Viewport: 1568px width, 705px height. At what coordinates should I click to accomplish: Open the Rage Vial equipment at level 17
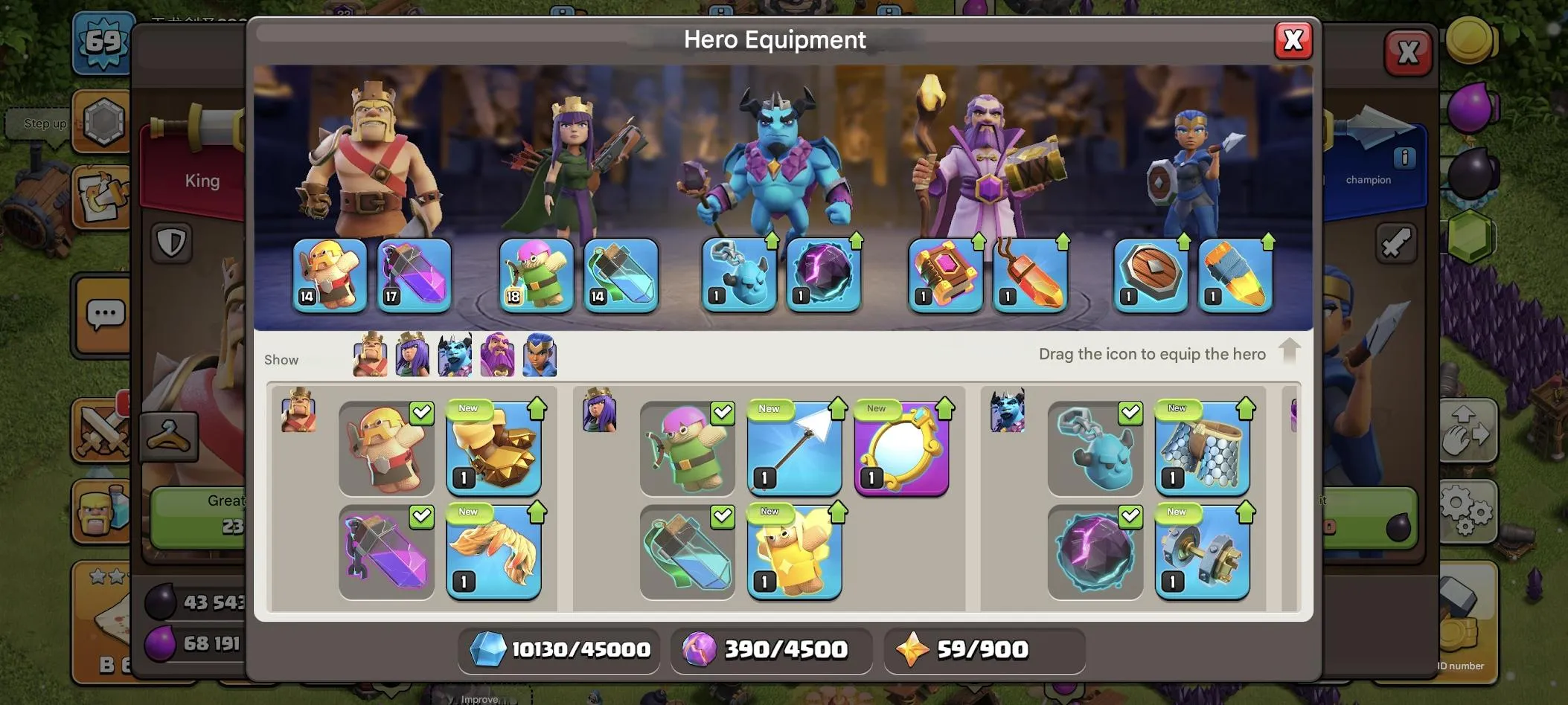415,275
